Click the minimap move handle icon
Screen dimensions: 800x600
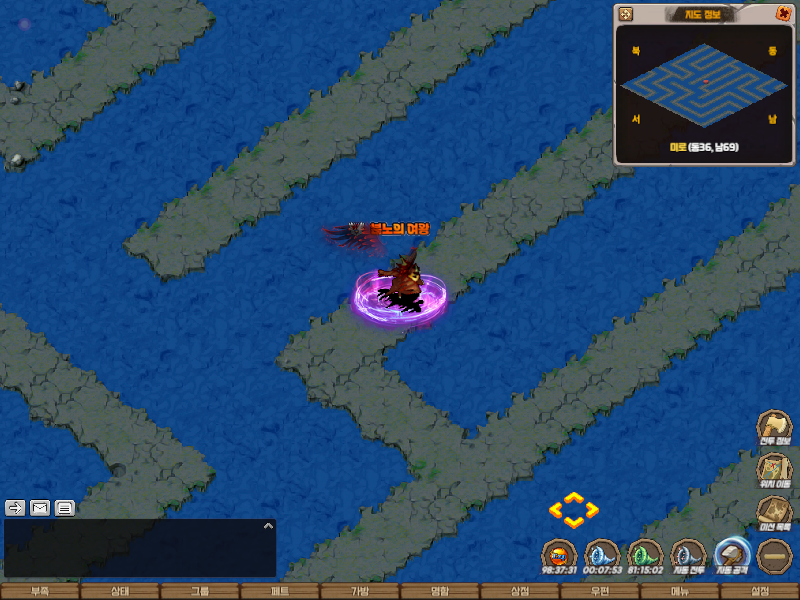[626, 14]
